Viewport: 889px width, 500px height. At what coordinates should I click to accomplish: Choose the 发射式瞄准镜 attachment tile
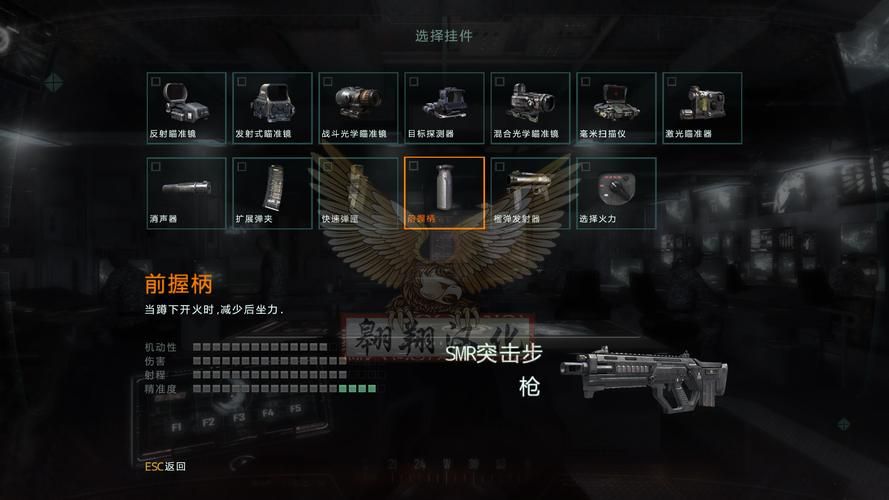click(272, 108)
